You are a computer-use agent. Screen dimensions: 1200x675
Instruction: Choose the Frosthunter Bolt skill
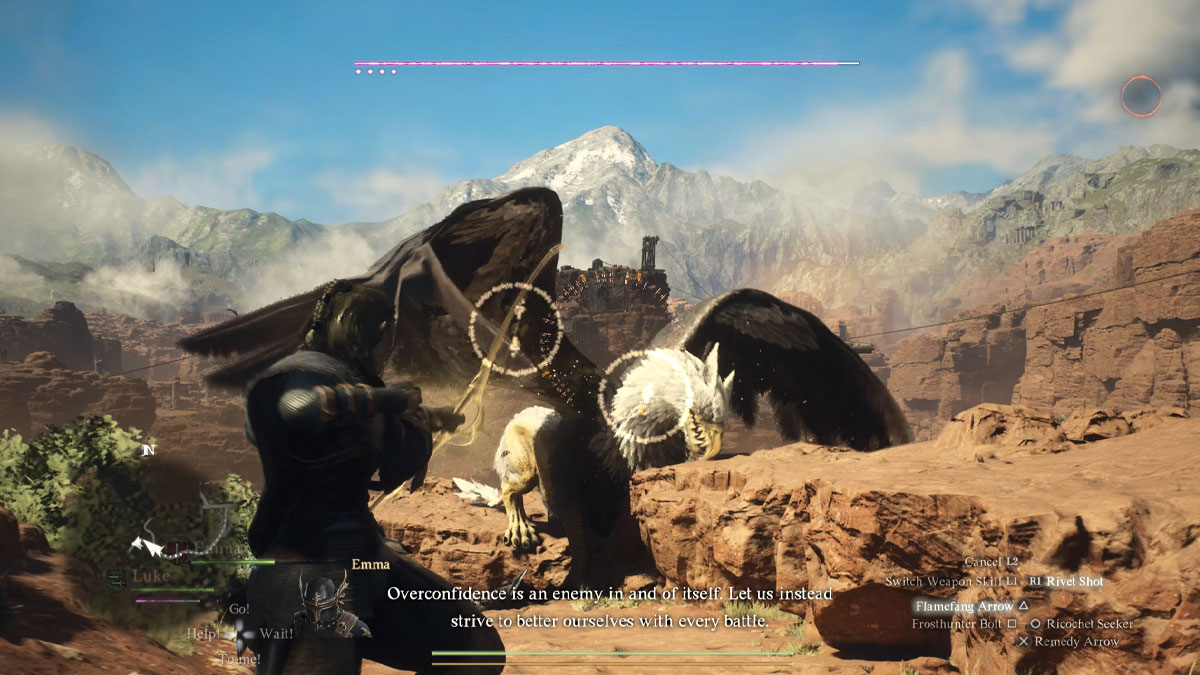click(x=957, y=624)
